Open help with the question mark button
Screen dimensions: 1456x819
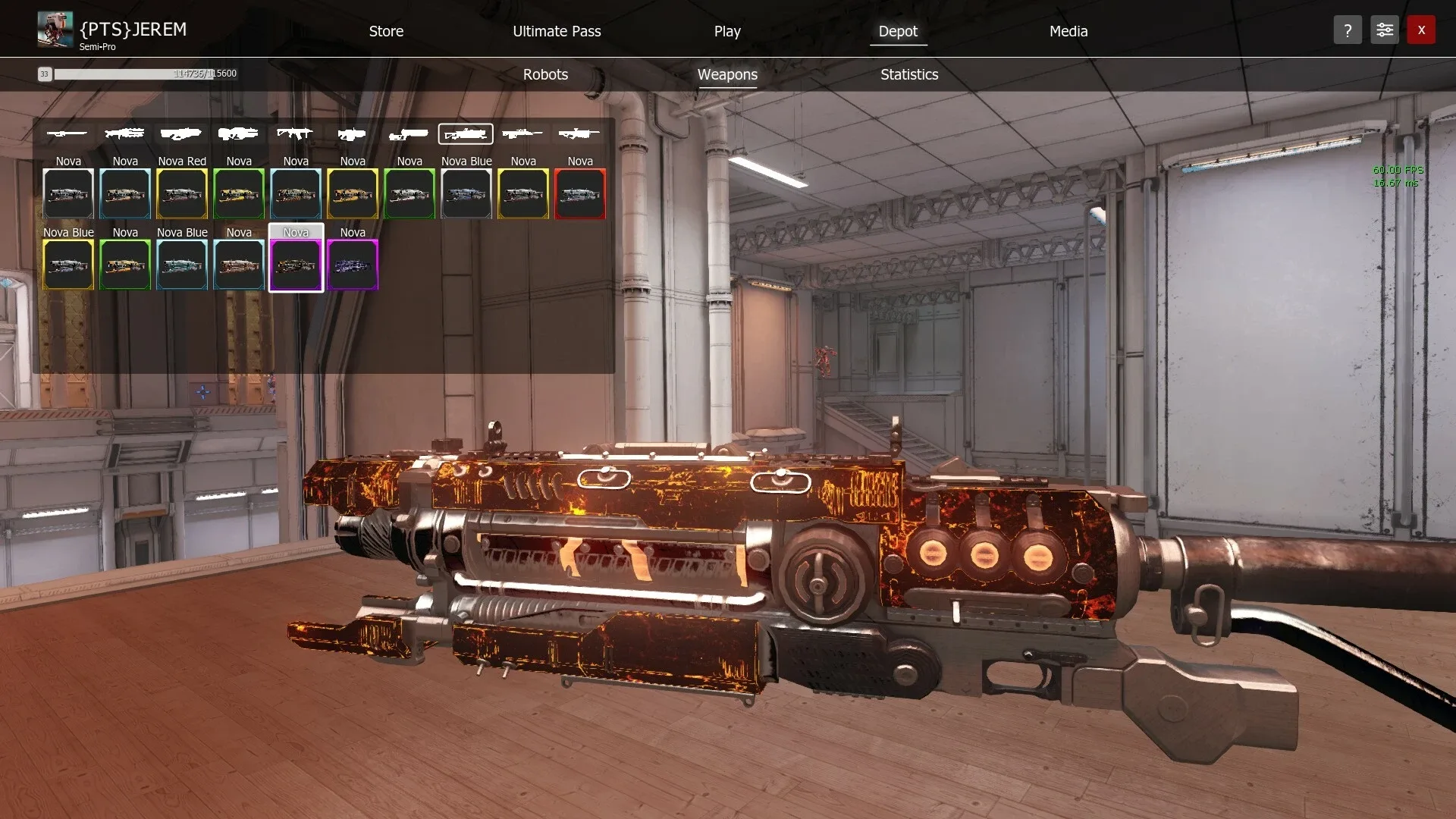pyautogui.click(x=1348, y=30)
